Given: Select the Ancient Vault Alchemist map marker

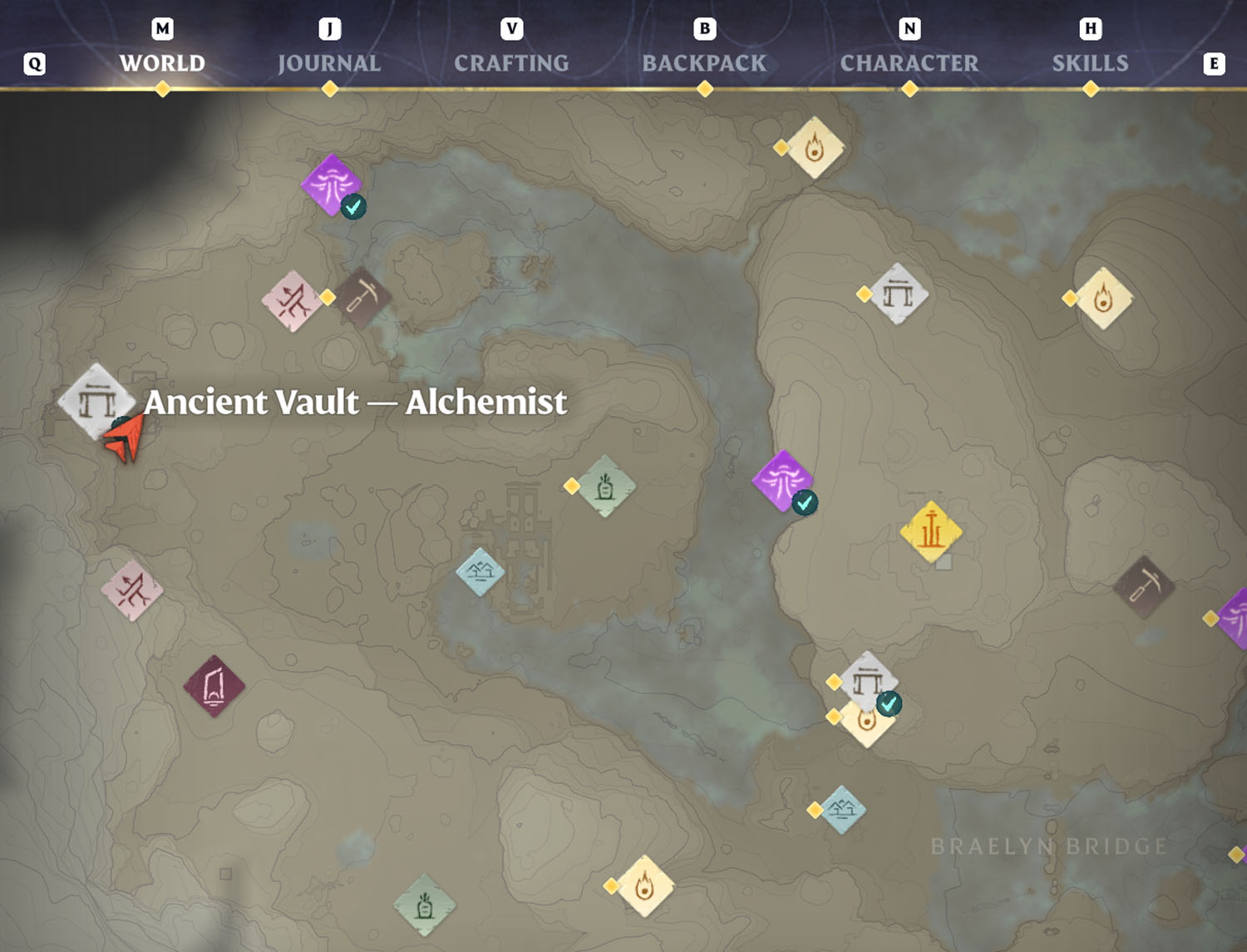Looking at the screenshot, I should (x=96, y=402).
